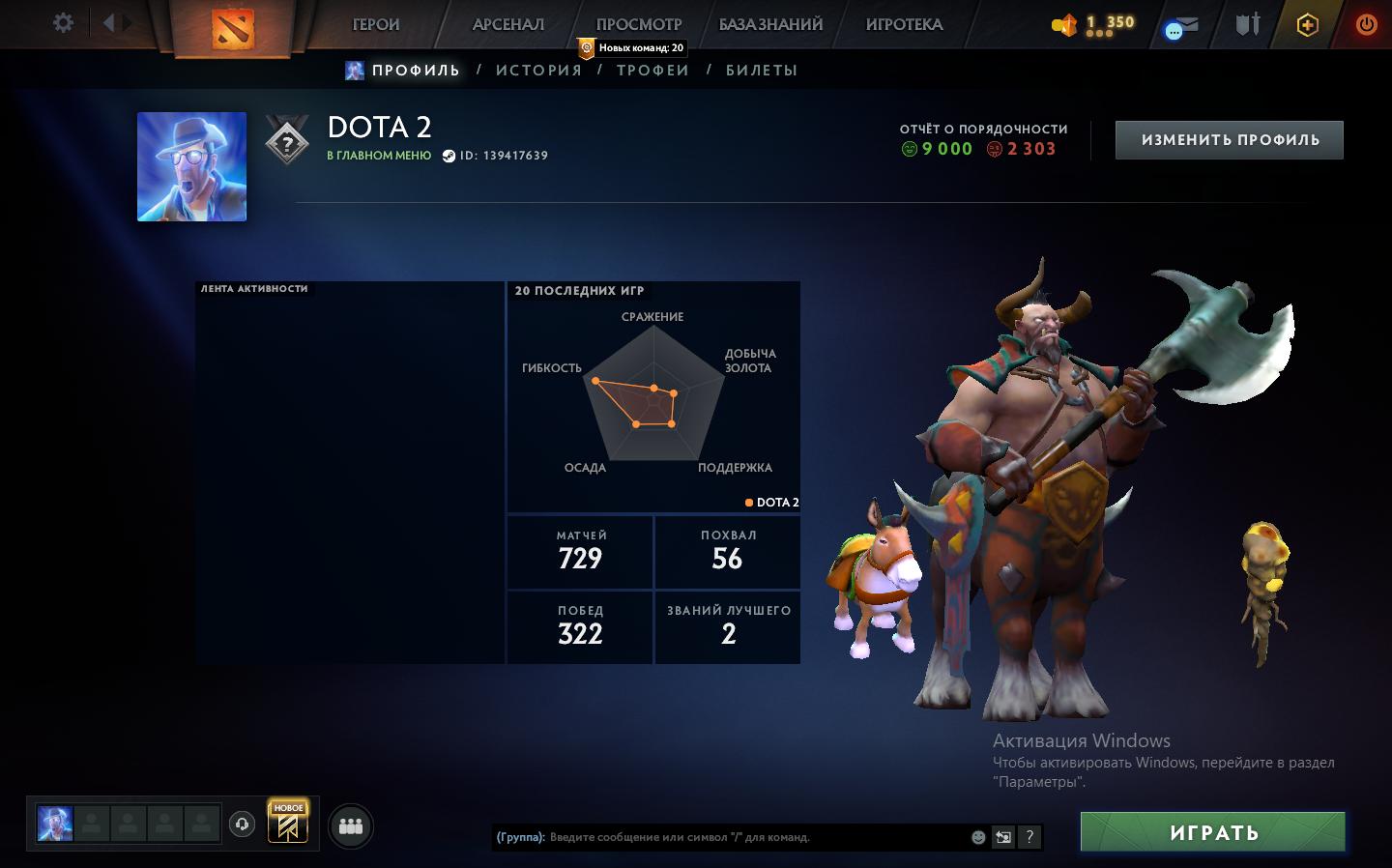This screenshot has width=1392, height=868.
Task: Open the settings gear menu
Action: [63, 23]
